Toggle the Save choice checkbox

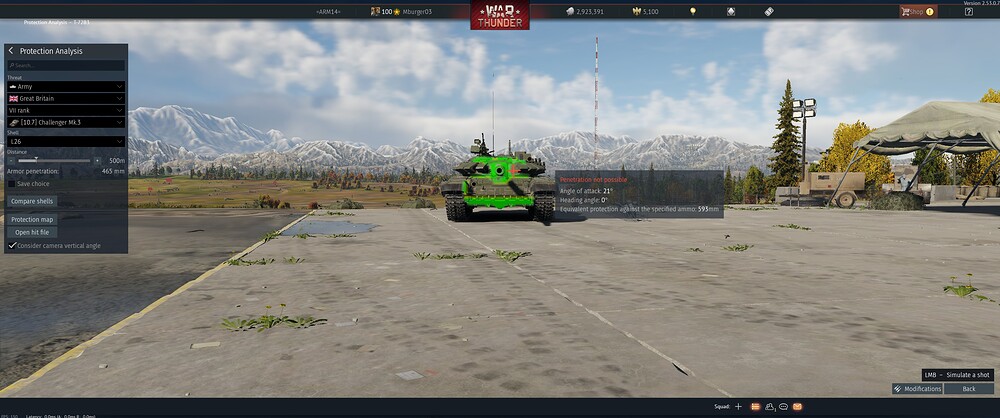(x=12, y=184)
